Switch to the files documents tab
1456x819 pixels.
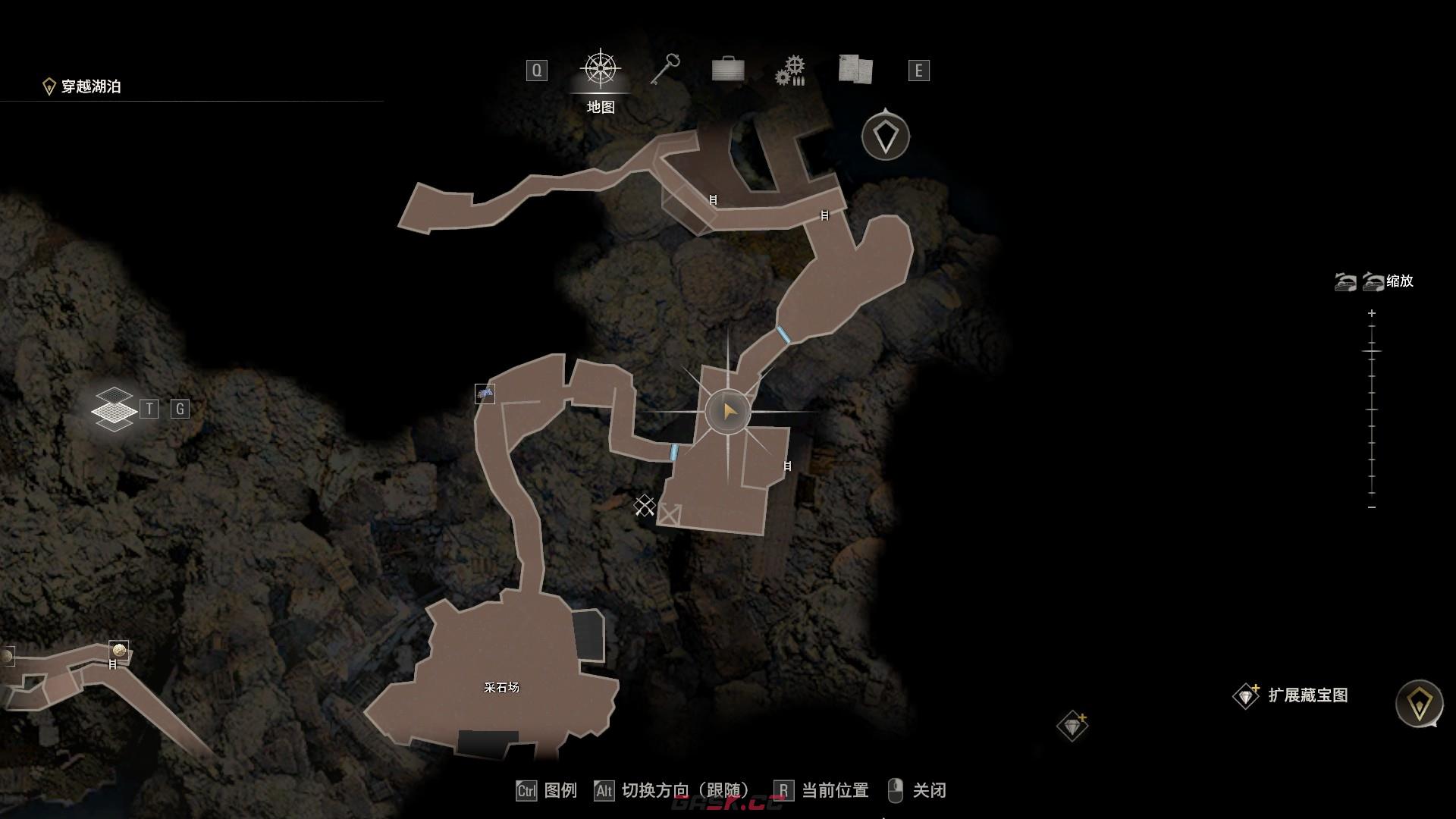855,70
